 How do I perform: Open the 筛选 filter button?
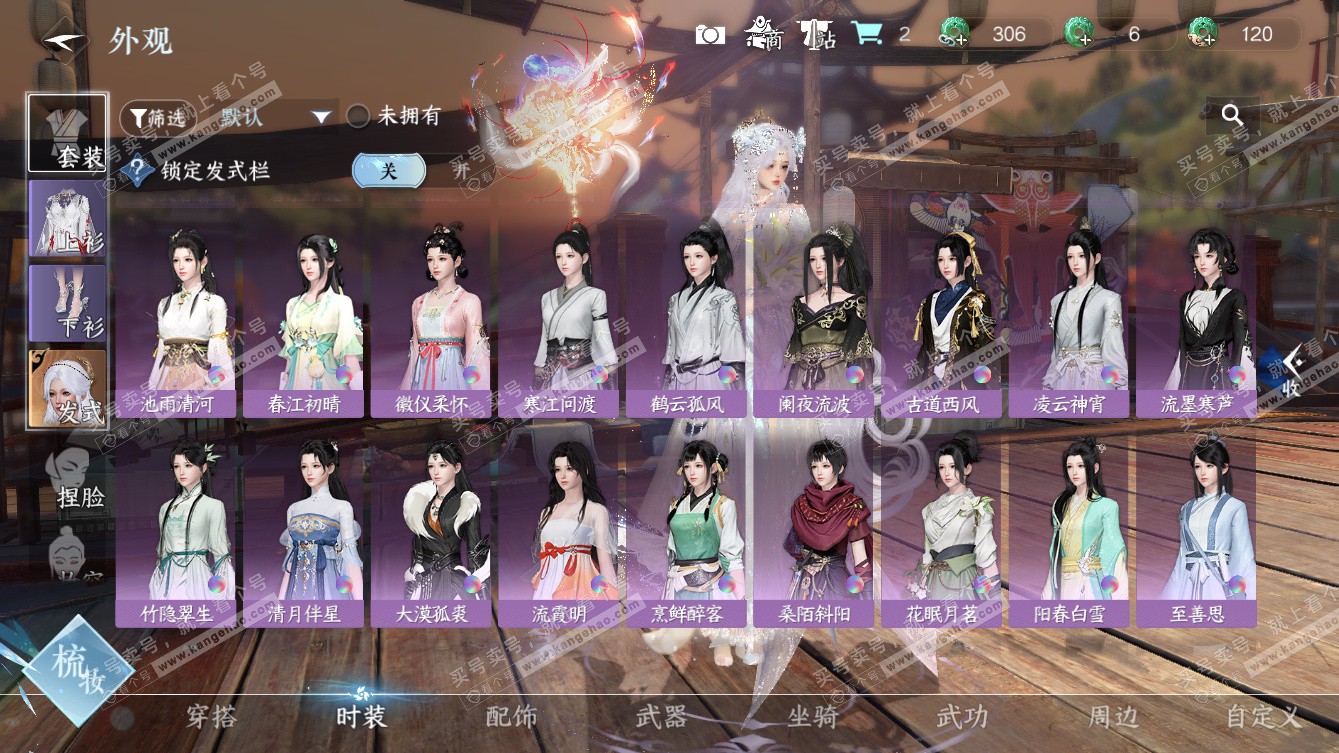pyautogui.click(x=158, y=117)
